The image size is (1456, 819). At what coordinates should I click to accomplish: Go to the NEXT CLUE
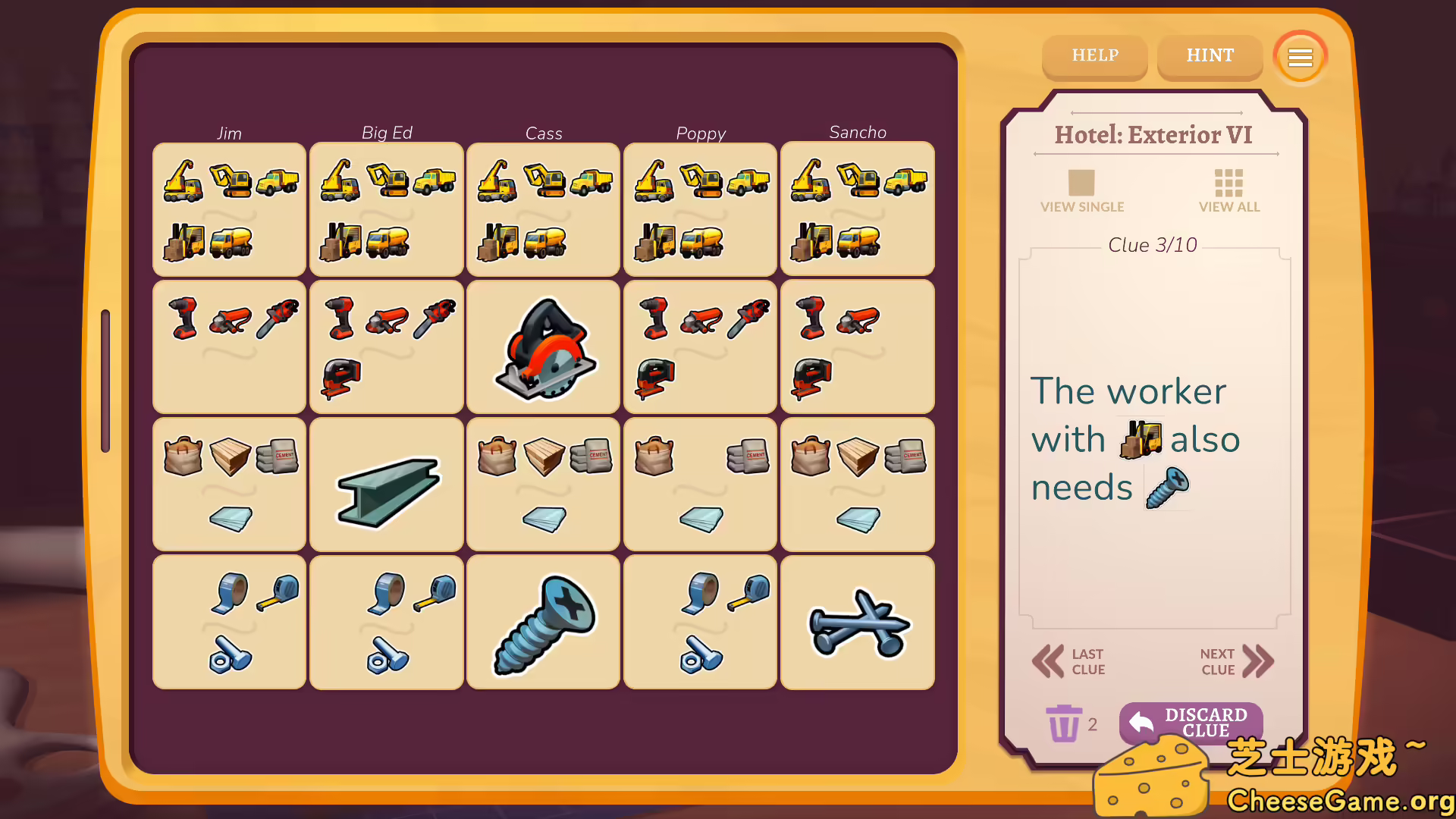click(x=1235, y=661)
